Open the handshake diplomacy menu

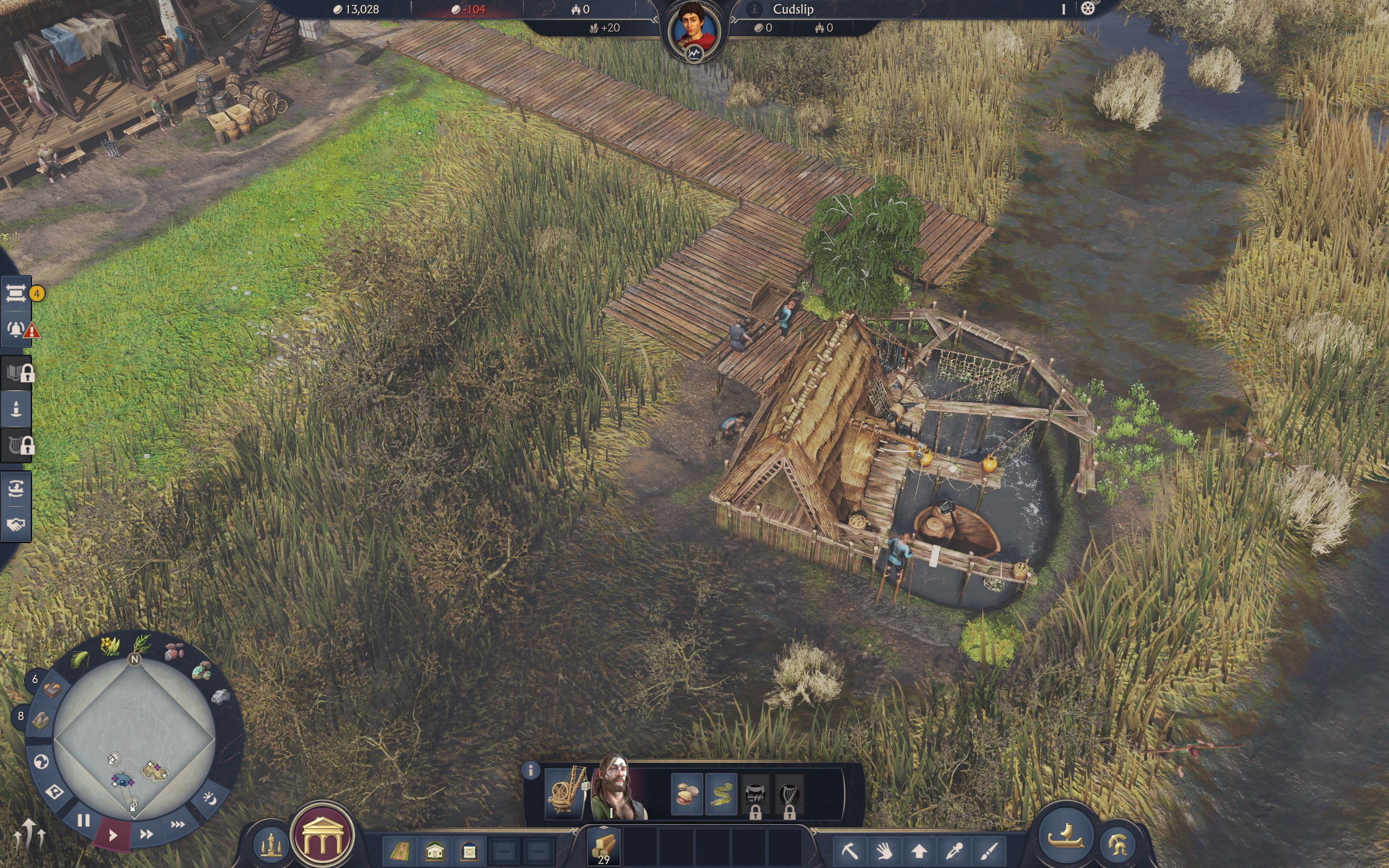click(16, 524)
